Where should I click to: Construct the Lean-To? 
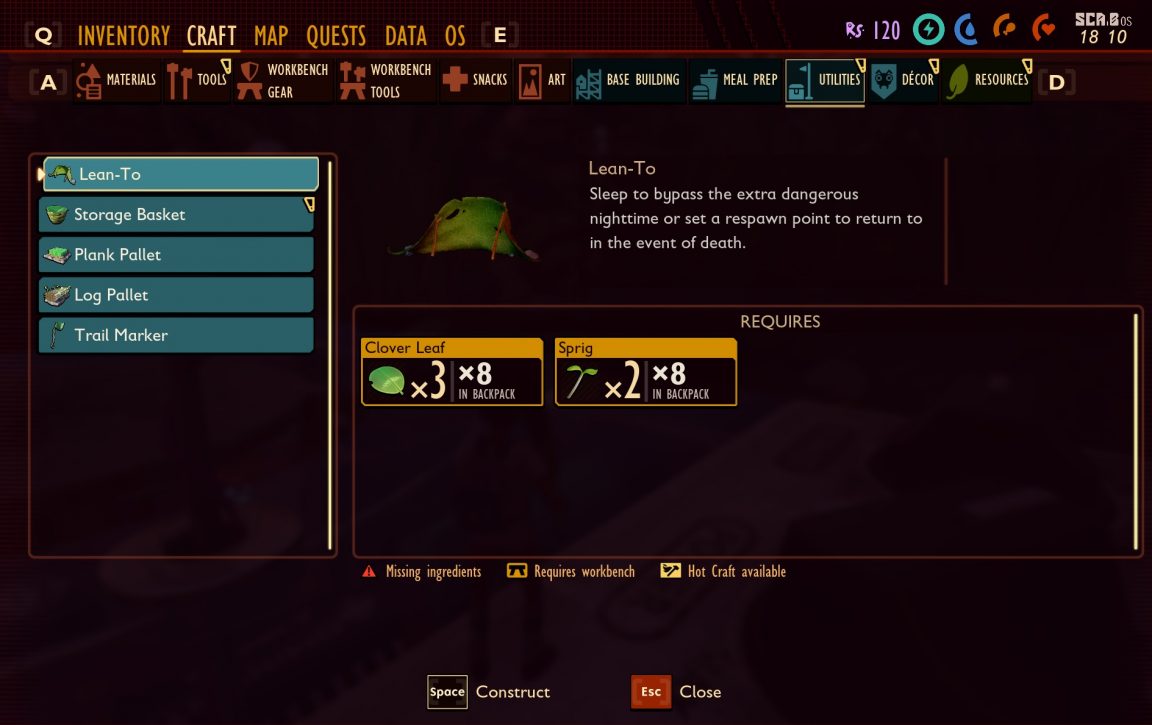tap(488, 692)
